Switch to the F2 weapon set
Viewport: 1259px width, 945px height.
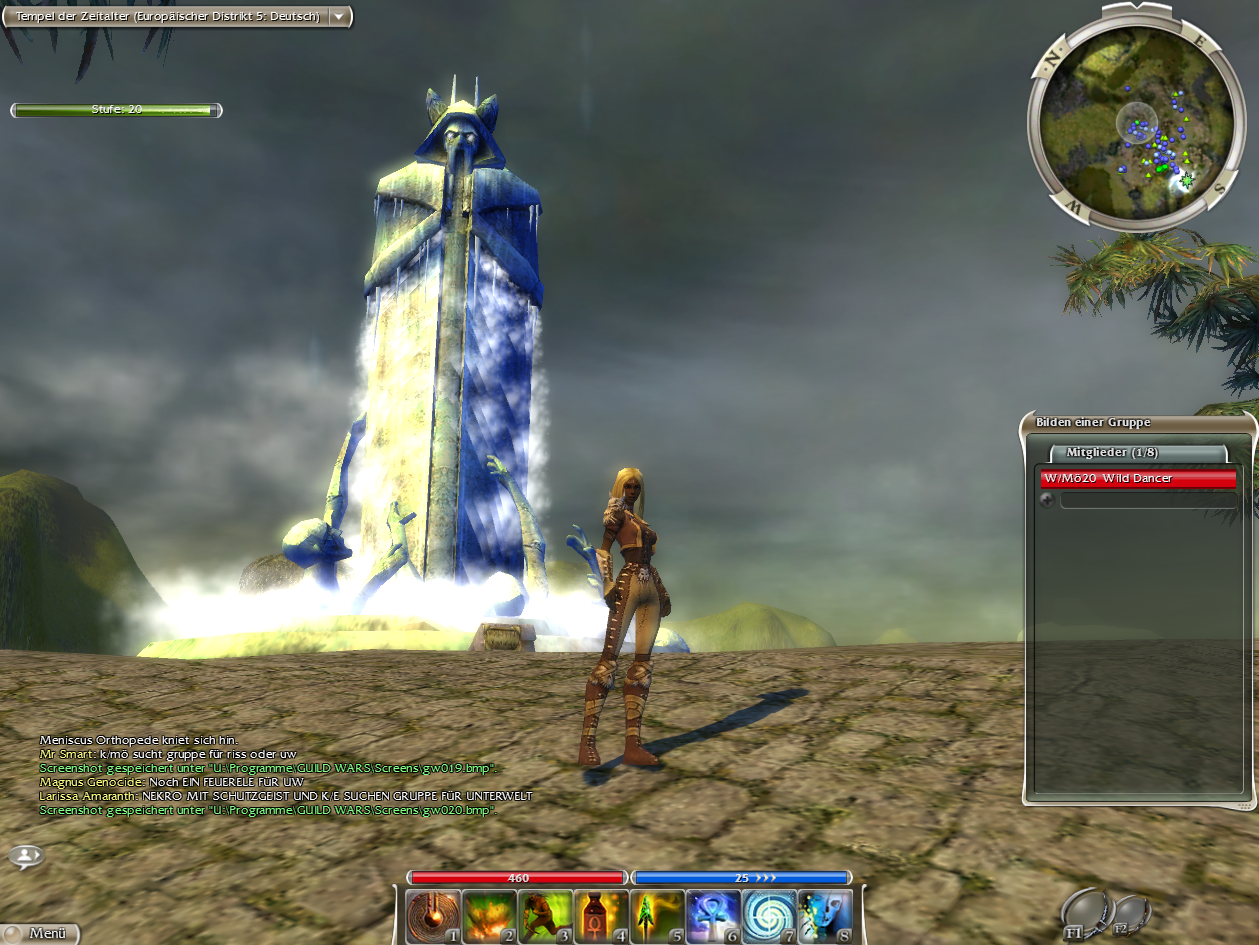pos(1129,914)
